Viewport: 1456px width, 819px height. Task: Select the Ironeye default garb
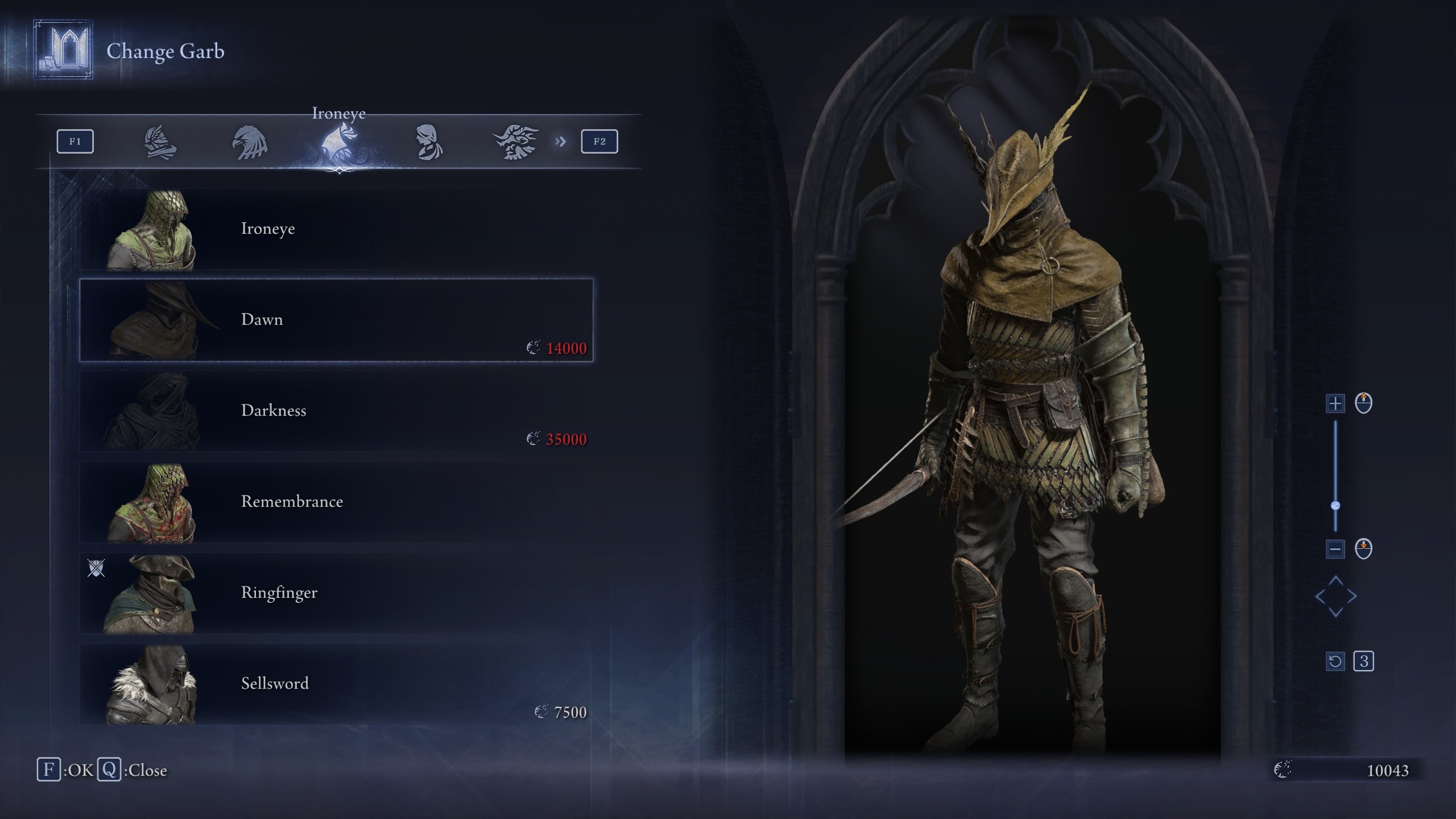coord(336,229)
